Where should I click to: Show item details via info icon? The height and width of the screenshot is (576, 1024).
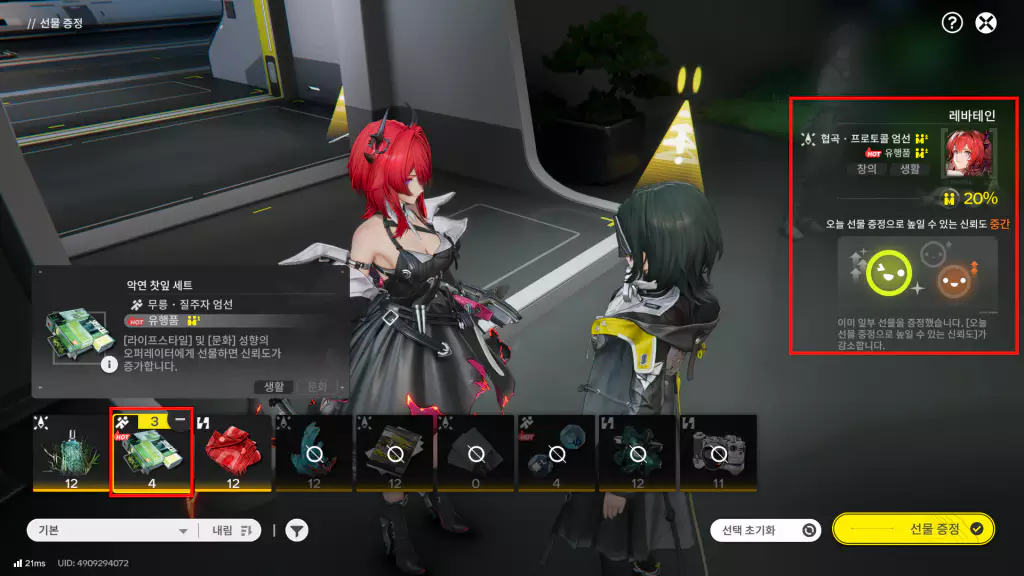[110, 365]
